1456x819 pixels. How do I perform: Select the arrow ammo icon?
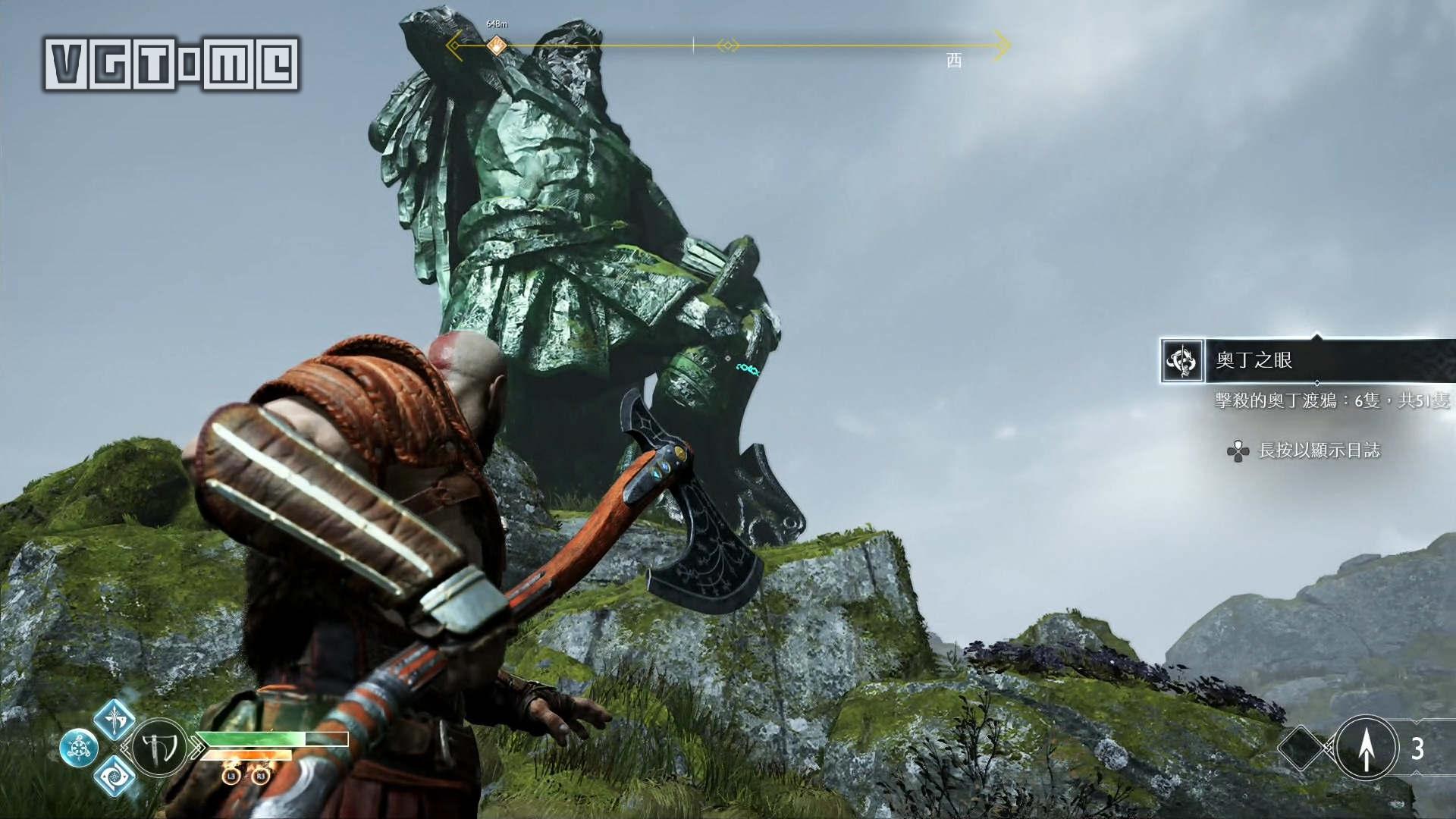click(x=1366, y=748)
